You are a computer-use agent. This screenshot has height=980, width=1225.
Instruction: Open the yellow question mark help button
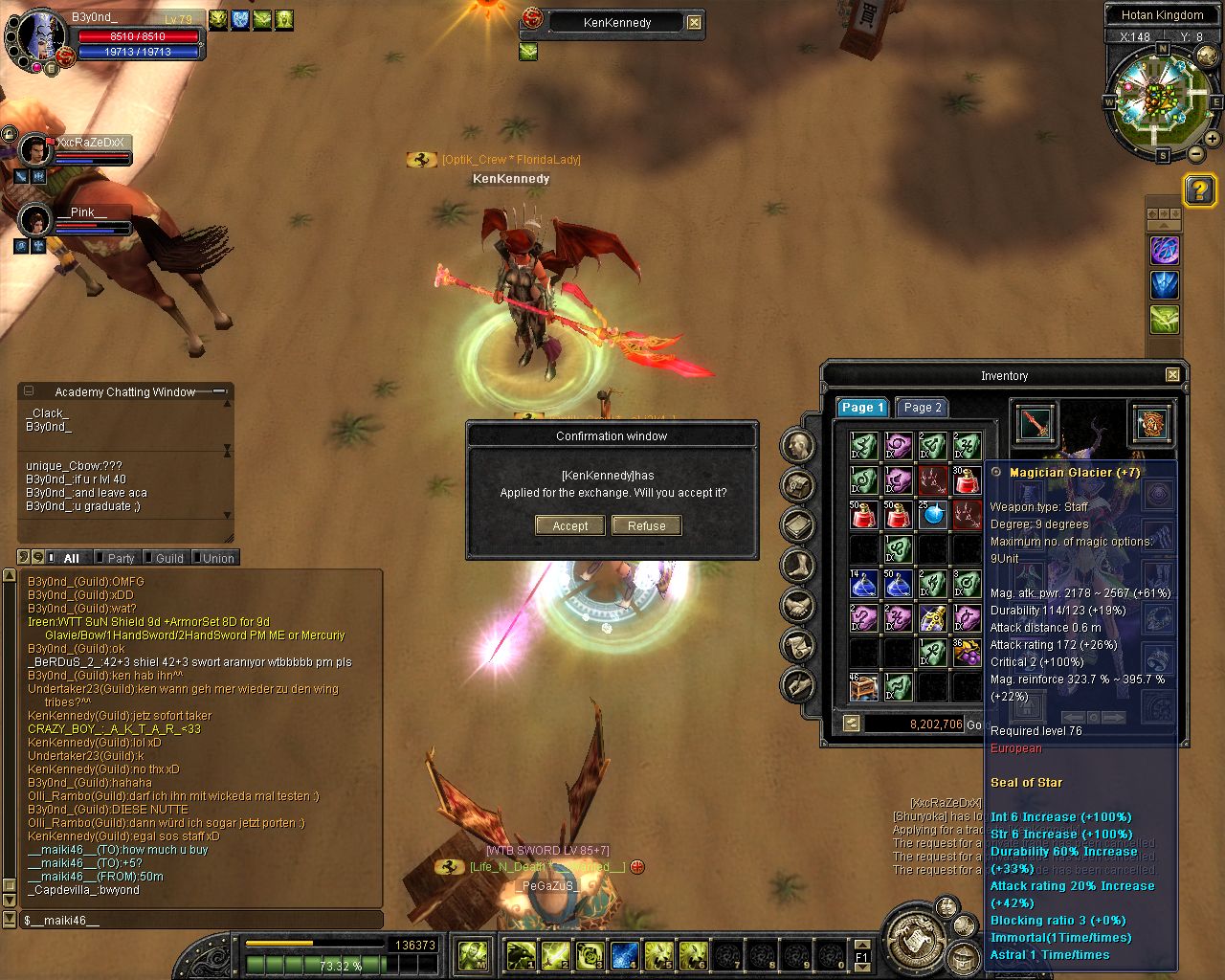(1199, 189)
